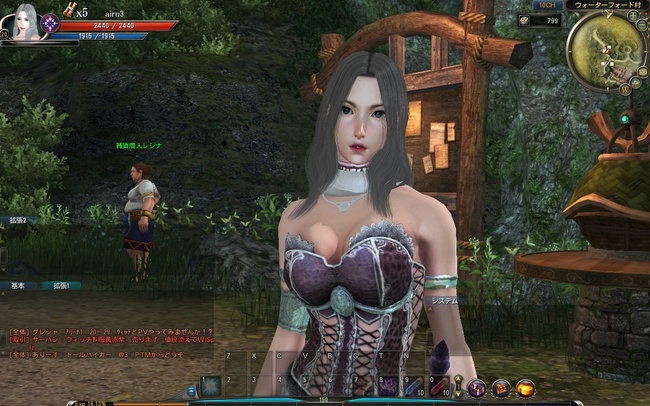Select the 拡張2 chat tab
650x406 pixels.
[18, 220]
